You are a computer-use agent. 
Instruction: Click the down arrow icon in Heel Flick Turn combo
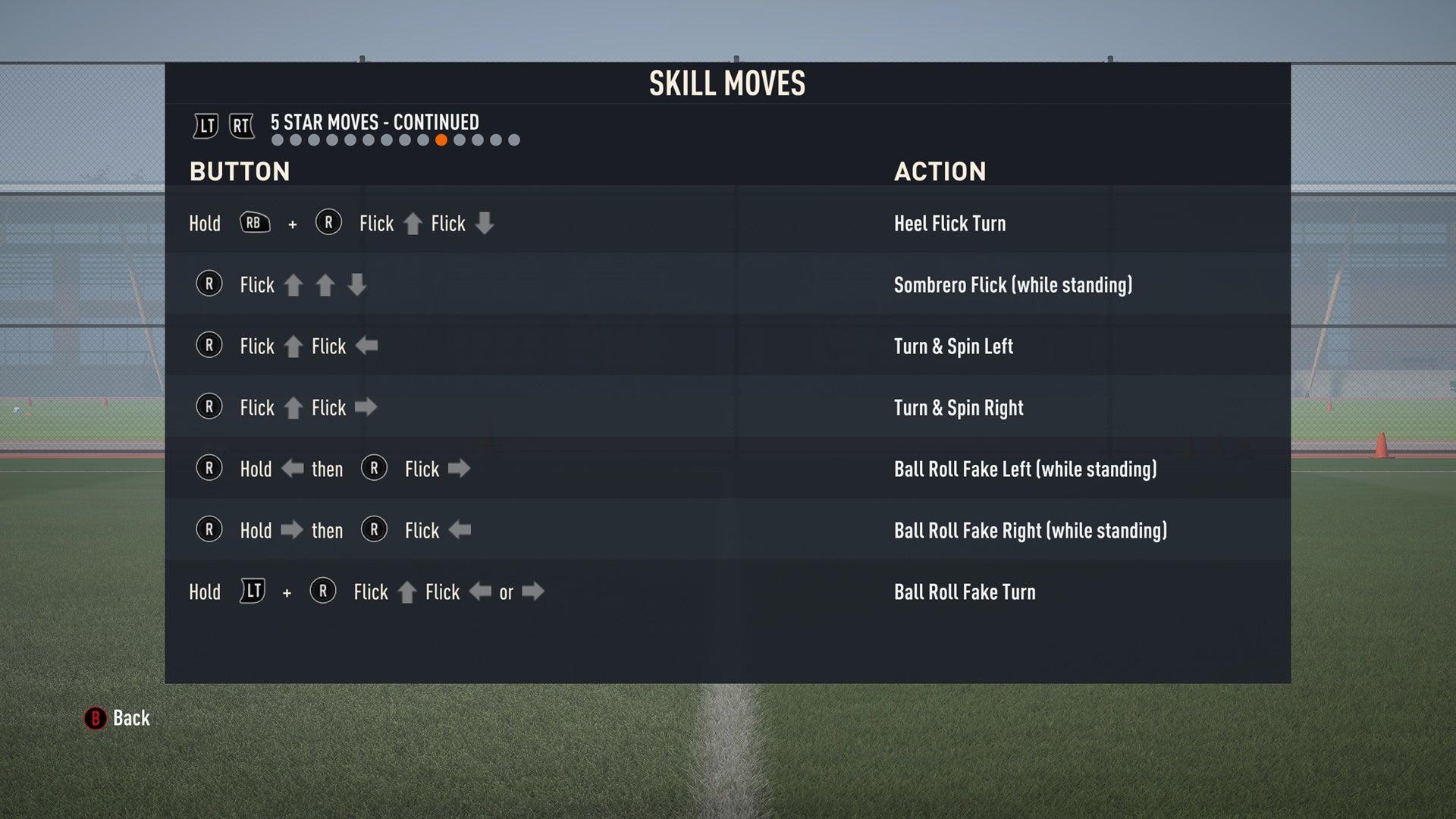click(x=485, y=224)
